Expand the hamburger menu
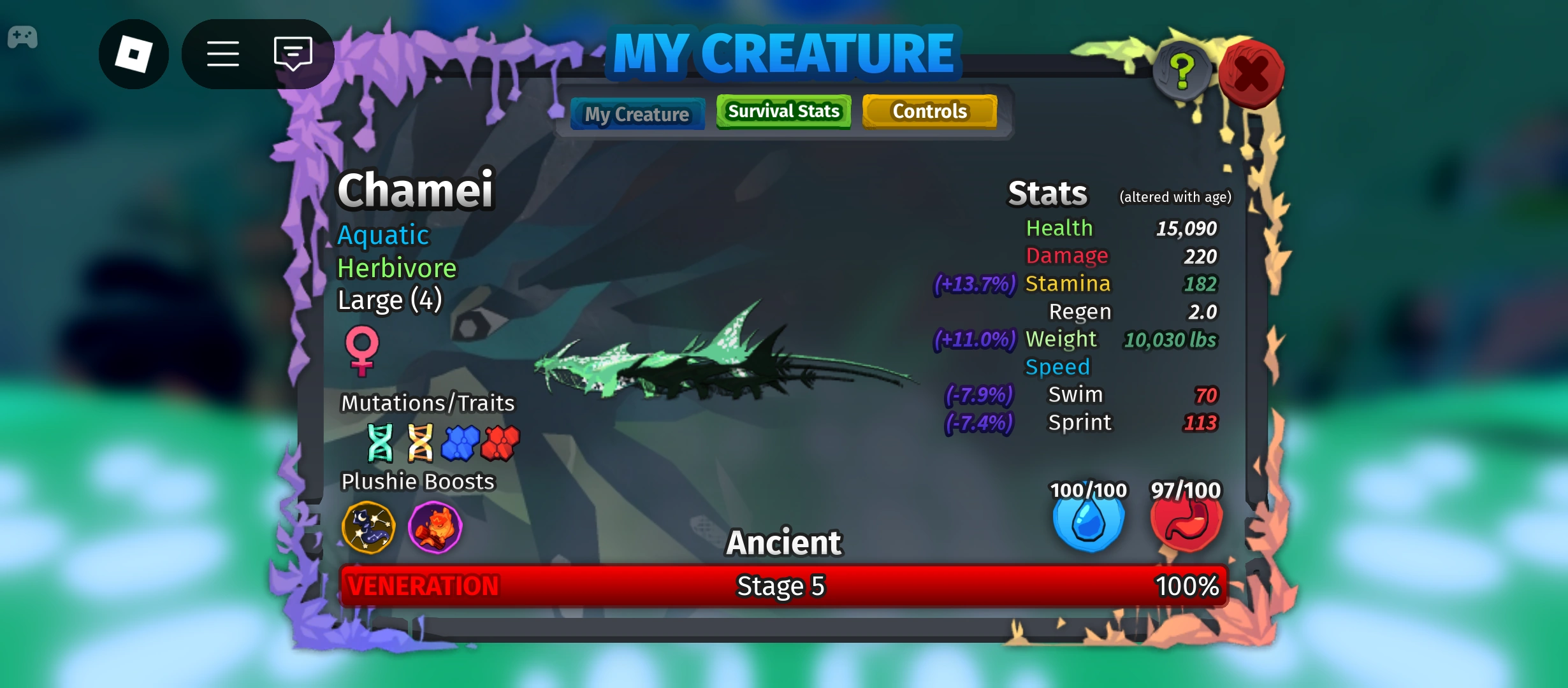The width and height of the screenshot is (1568, 688). click(222, 54)
